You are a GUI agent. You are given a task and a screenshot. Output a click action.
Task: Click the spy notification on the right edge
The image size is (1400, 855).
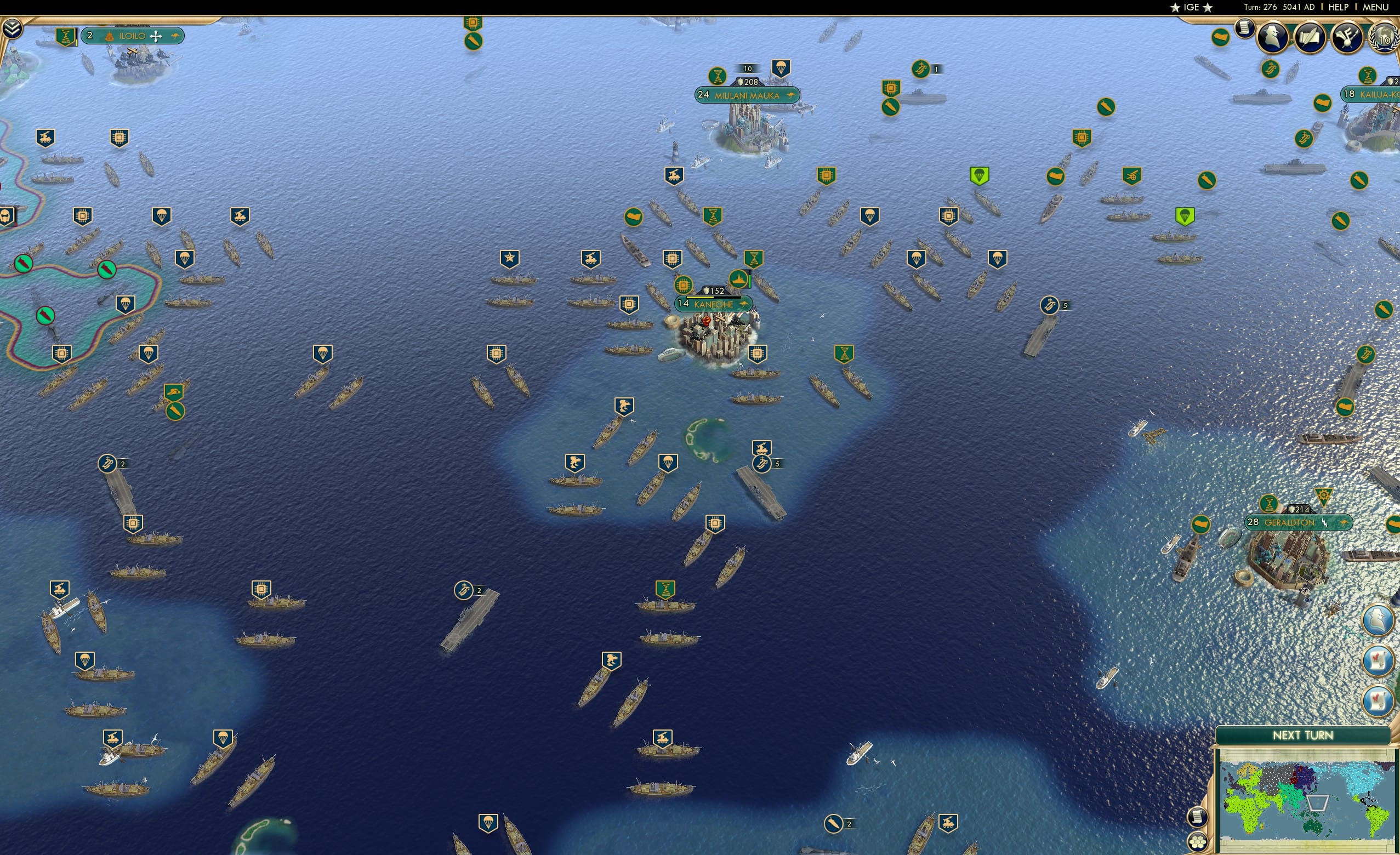pyautogui.click(x=1378, y=620)
